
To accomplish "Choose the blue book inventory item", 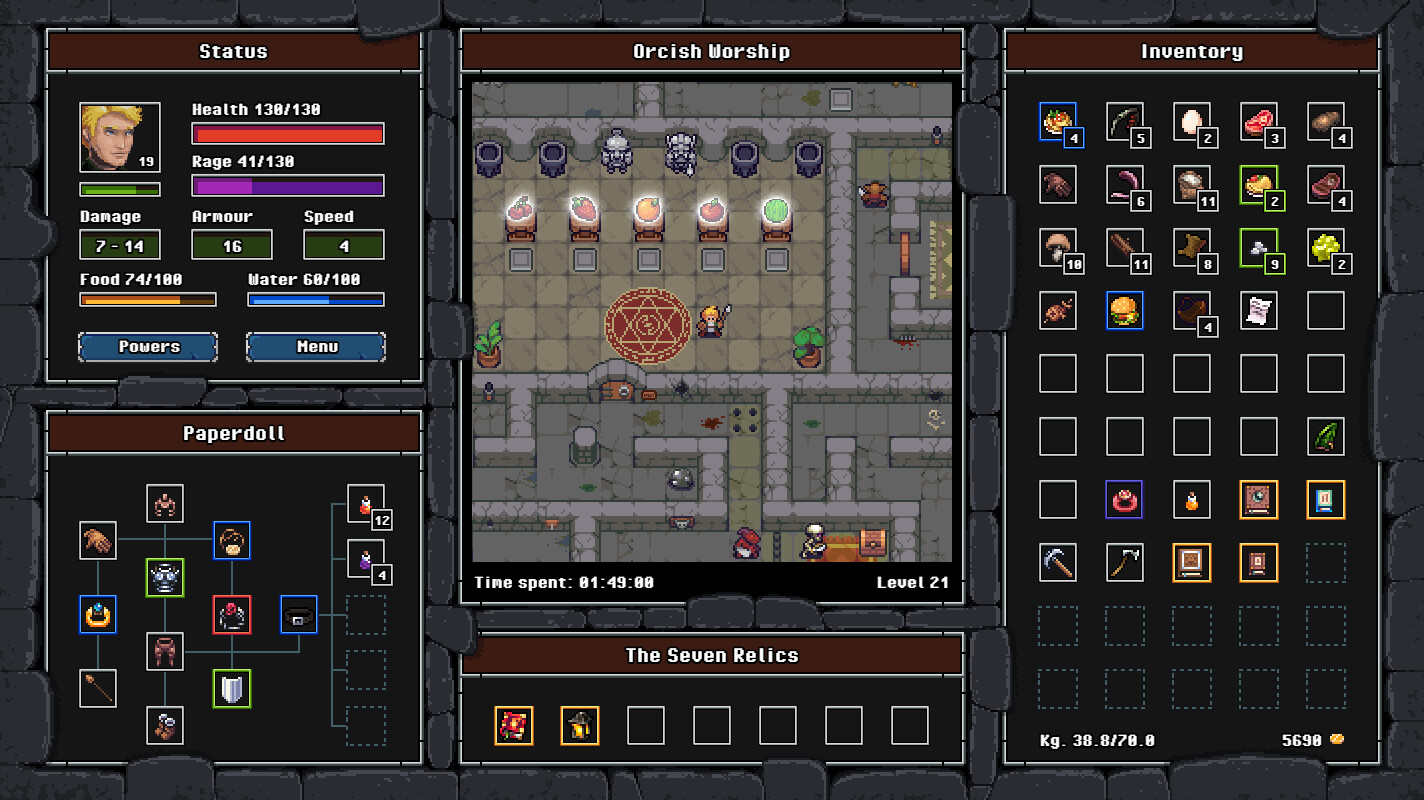I will tap(1325, 499).
